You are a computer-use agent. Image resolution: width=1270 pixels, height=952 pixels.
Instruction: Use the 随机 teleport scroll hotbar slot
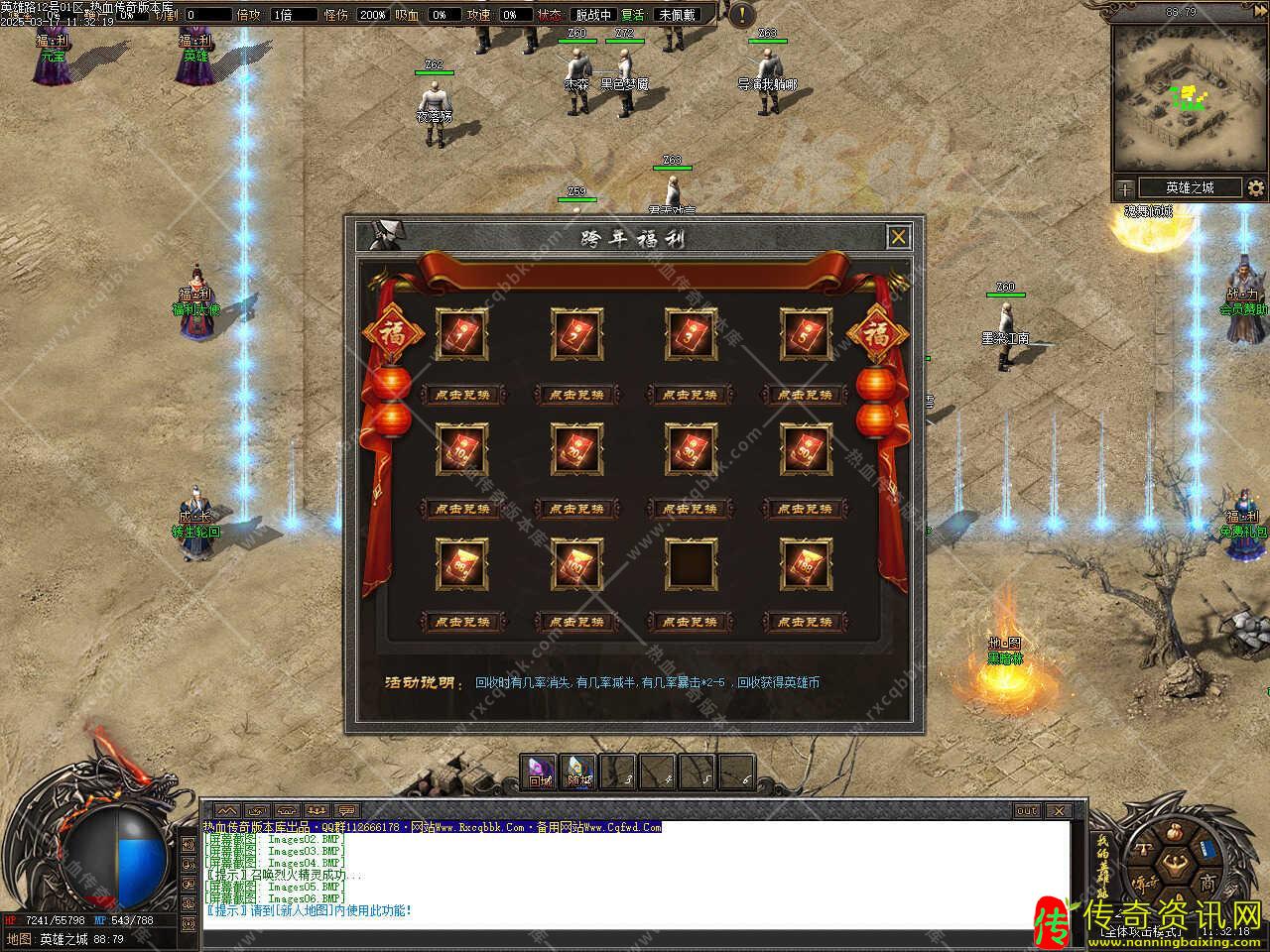[x=578, y=773]
